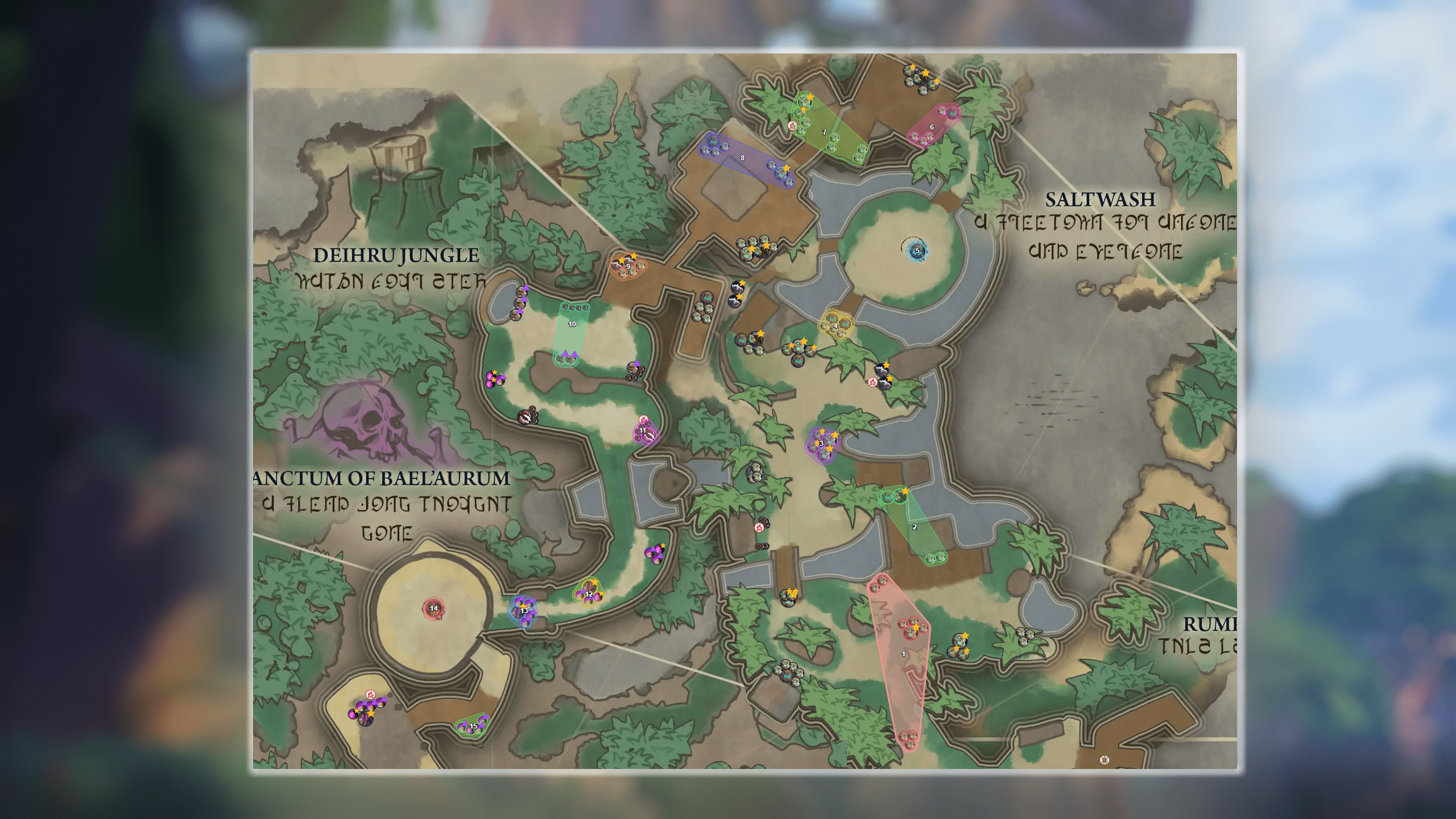Select pull number 1 on the map
Image resolution: width=1456 pixels, height=819 pixels.
[x=903, y=654]
